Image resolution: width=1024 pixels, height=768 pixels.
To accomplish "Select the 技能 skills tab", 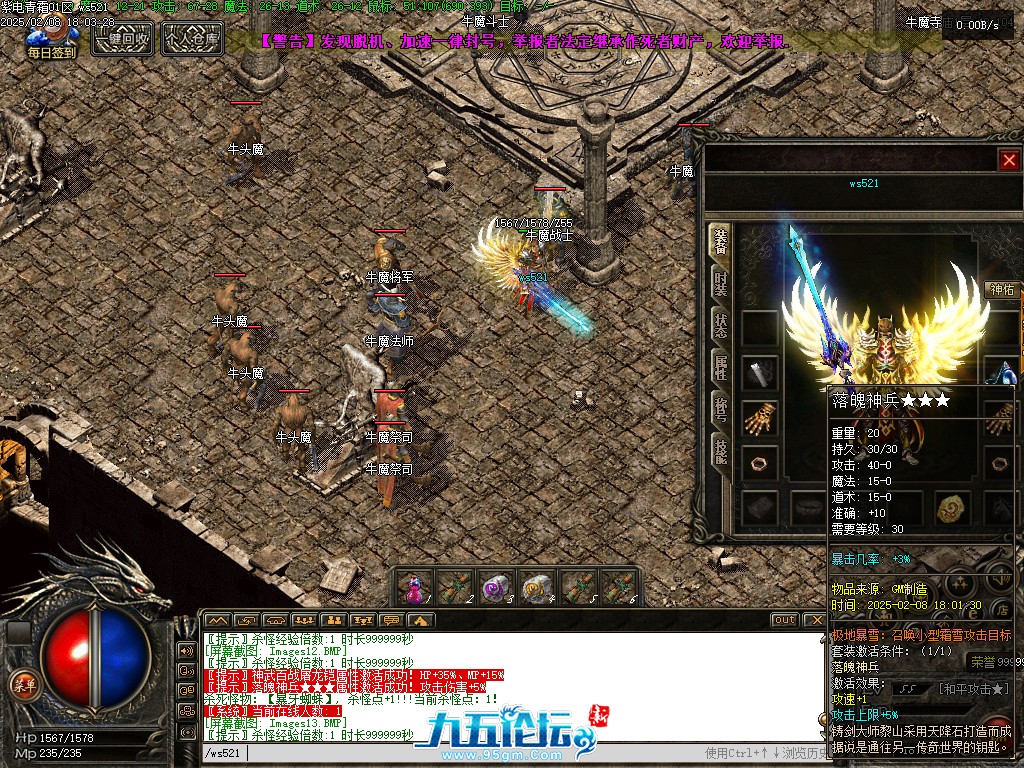I will [x=720, y=451].
